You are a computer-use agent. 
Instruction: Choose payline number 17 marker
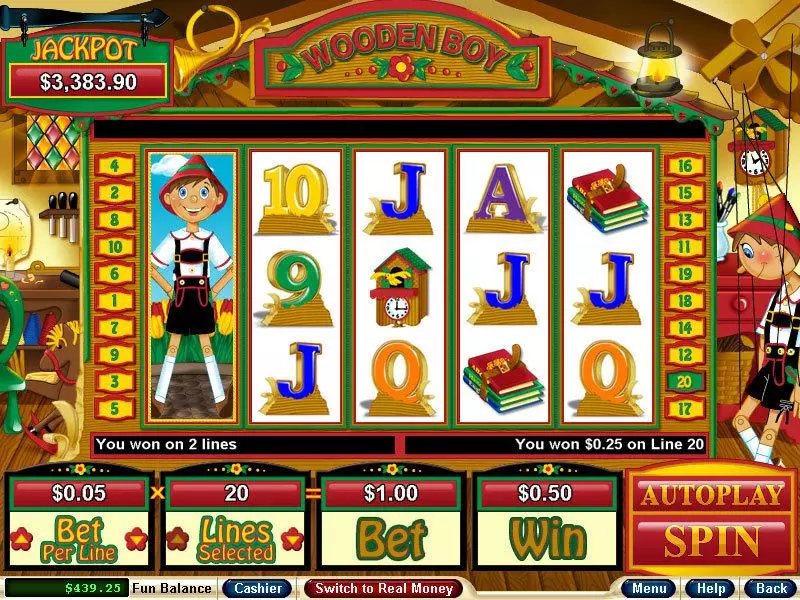(685, 408)
